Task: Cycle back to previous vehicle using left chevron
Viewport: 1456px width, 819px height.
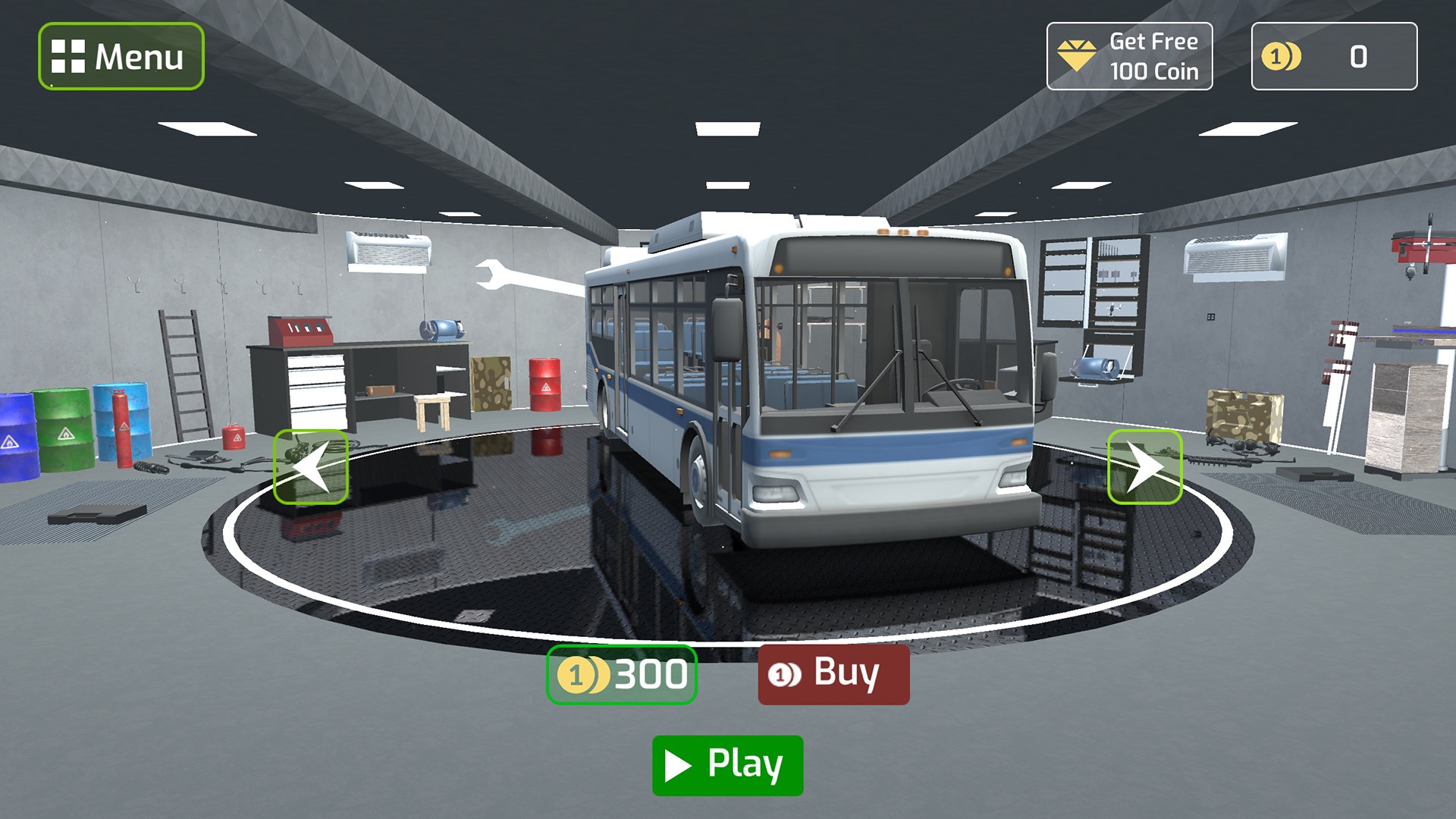Action: (x=312, y=465)
